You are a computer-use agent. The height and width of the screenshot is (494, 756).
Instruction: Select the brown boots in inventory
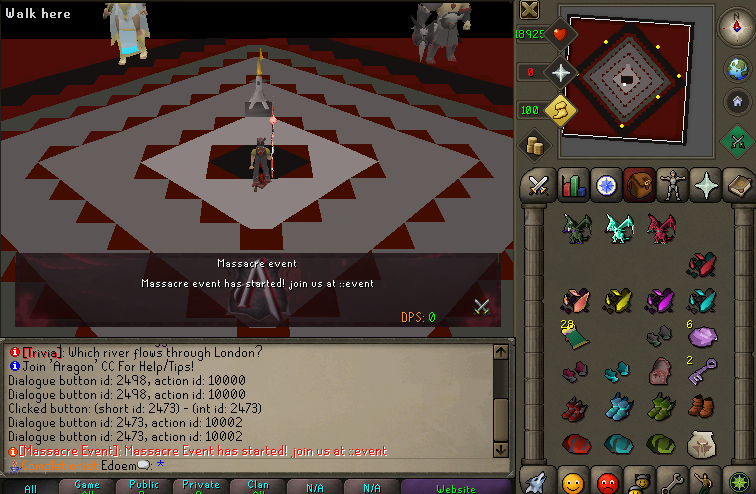[x=702, y=406]
